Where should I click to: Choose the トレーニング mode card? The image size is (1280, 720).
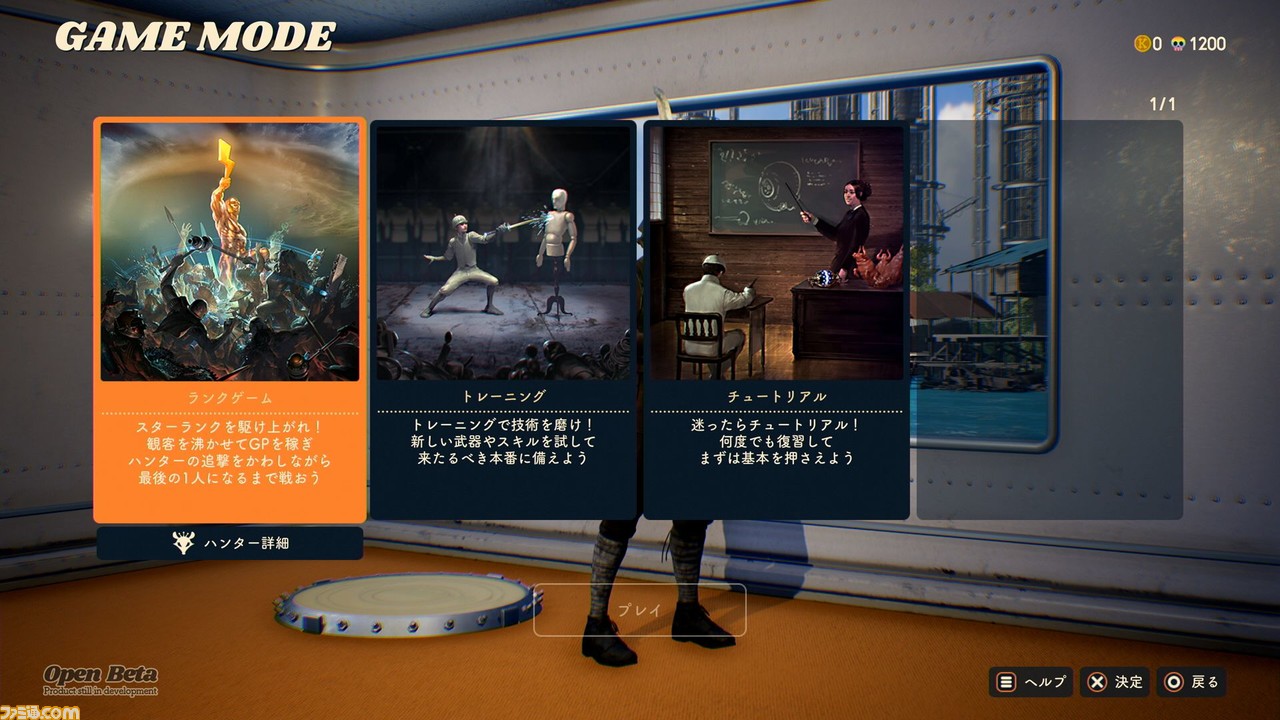click(503, 320)
